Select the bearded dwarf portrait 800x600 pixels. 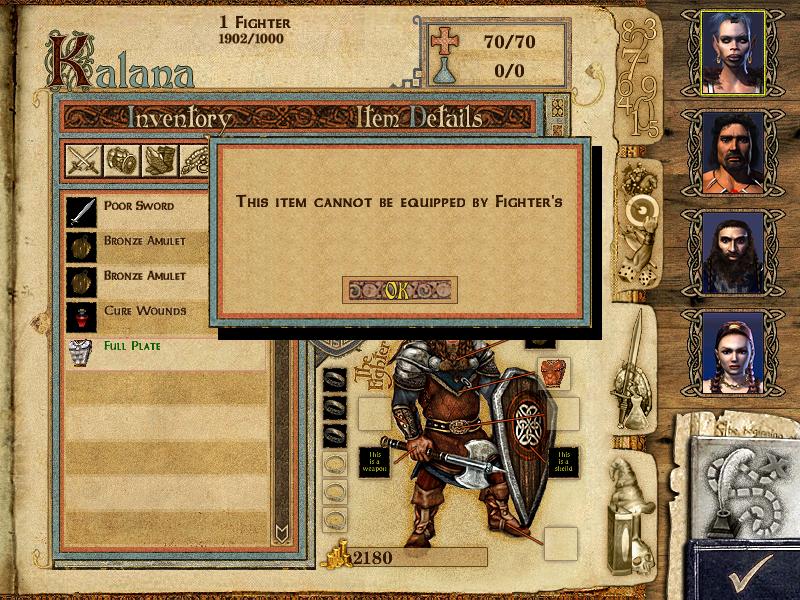[x=733, y=252]
